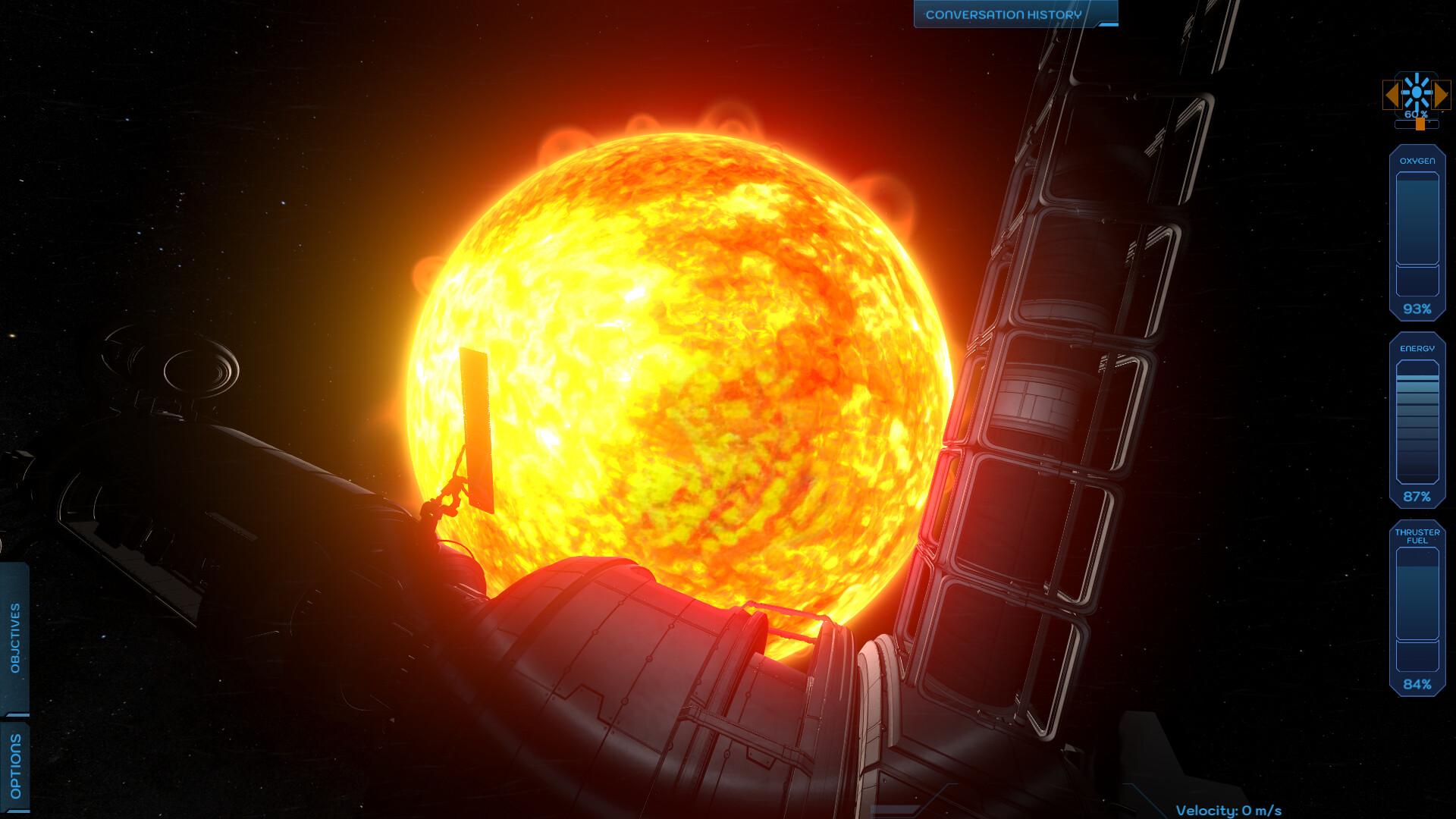
Task: Click the Energy 87% readout
Action: [1419, 497]
